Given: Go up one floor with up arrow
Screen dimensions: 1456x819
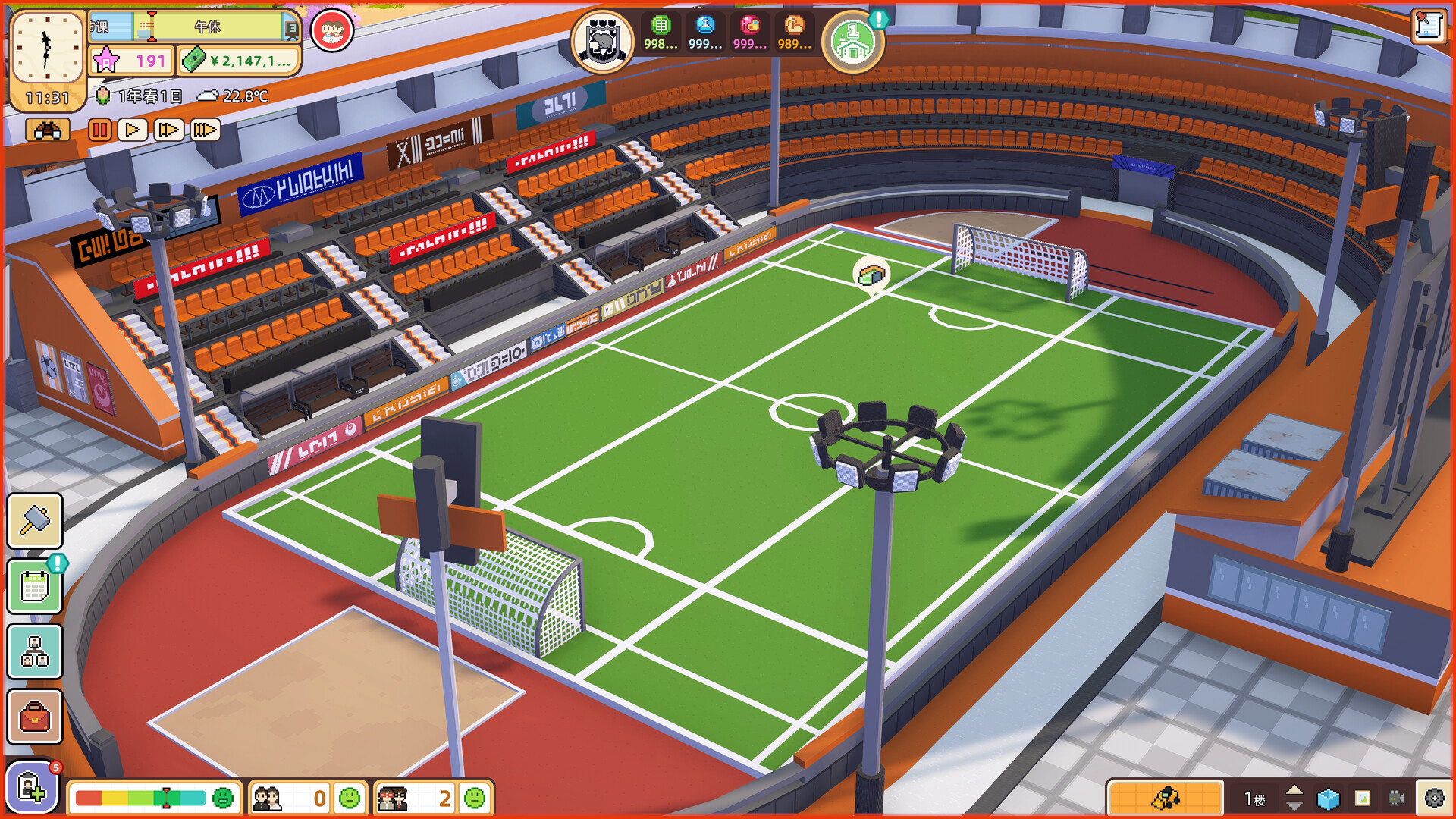Looking at the screenshot, I should [1294, 790].
